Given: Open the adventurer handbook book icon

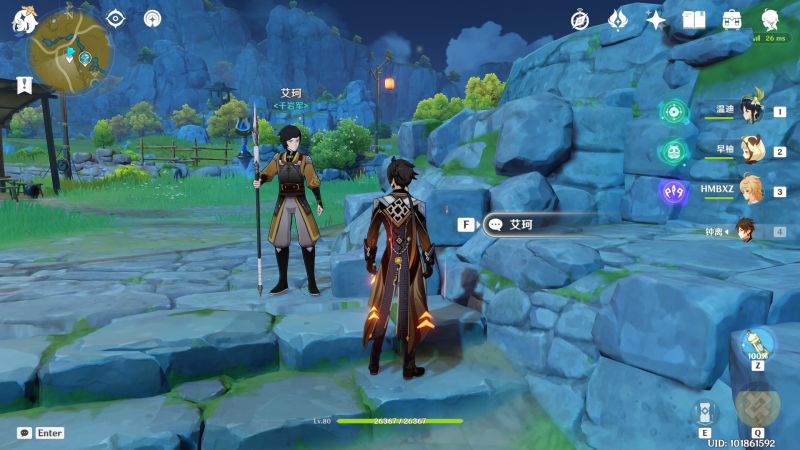Looking at the screenshot, I should (694, 19).
